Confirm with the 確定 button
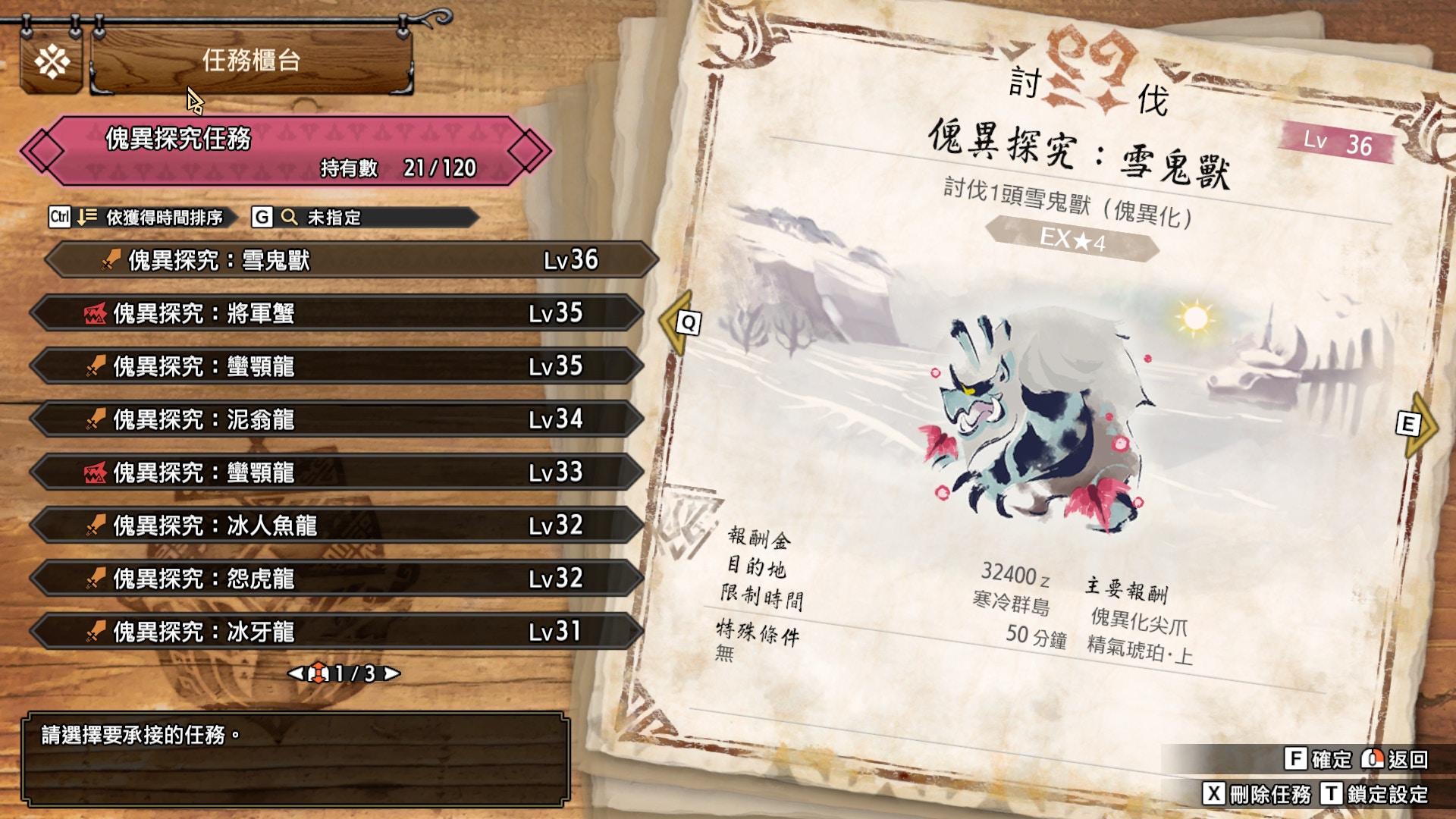The height and width of the screenshot is (819, 1456). (x=1319, y=759)
